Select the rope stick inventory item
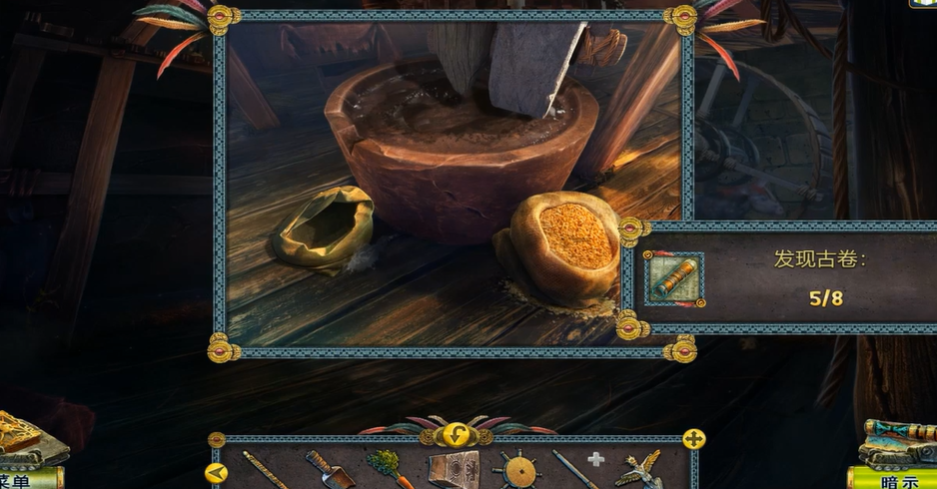The image size is (937, 489). coord(264,469)
